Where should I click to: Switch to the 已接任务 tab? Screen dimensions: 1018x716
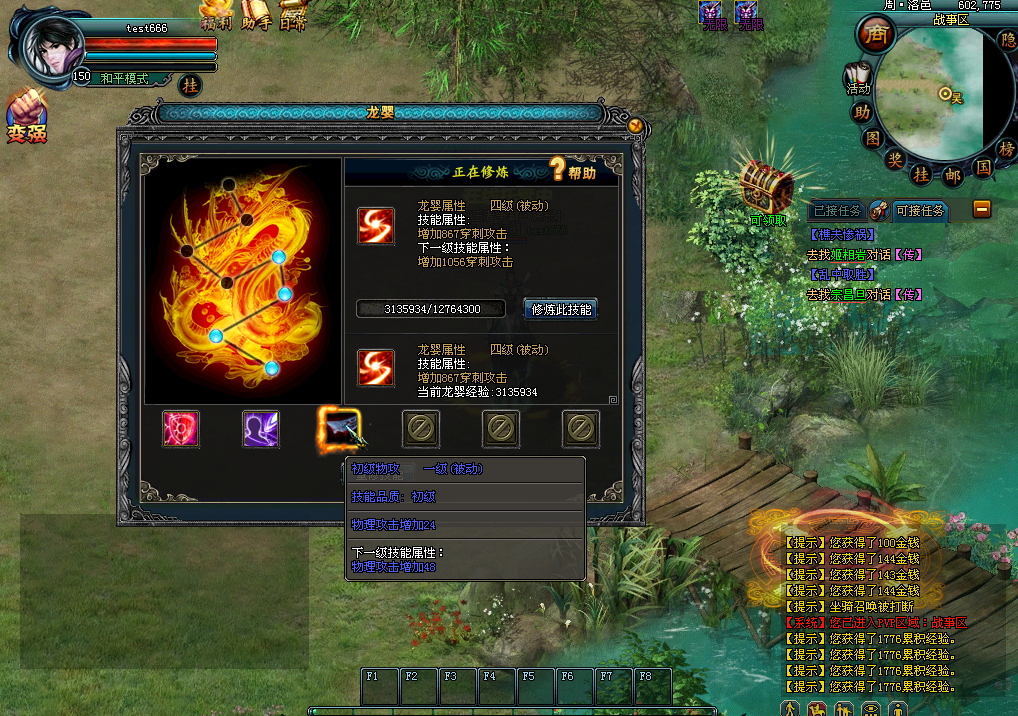pyautogui.click(x=838, y=211)
